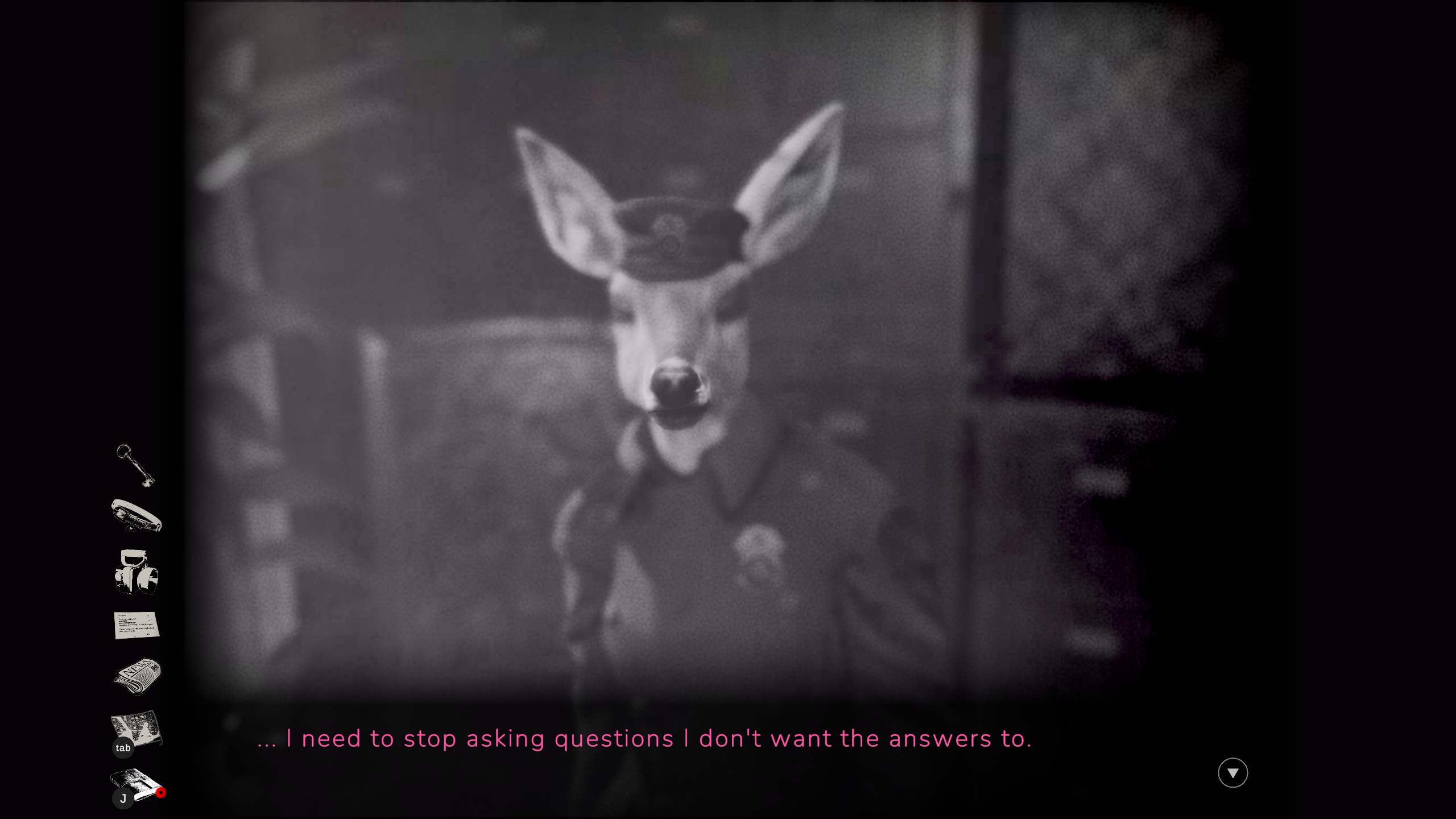The height and width of the screenshot is (819, 1456).
Task: Advance dialogue with the down-arrow button
Action: pos(1232,773)
